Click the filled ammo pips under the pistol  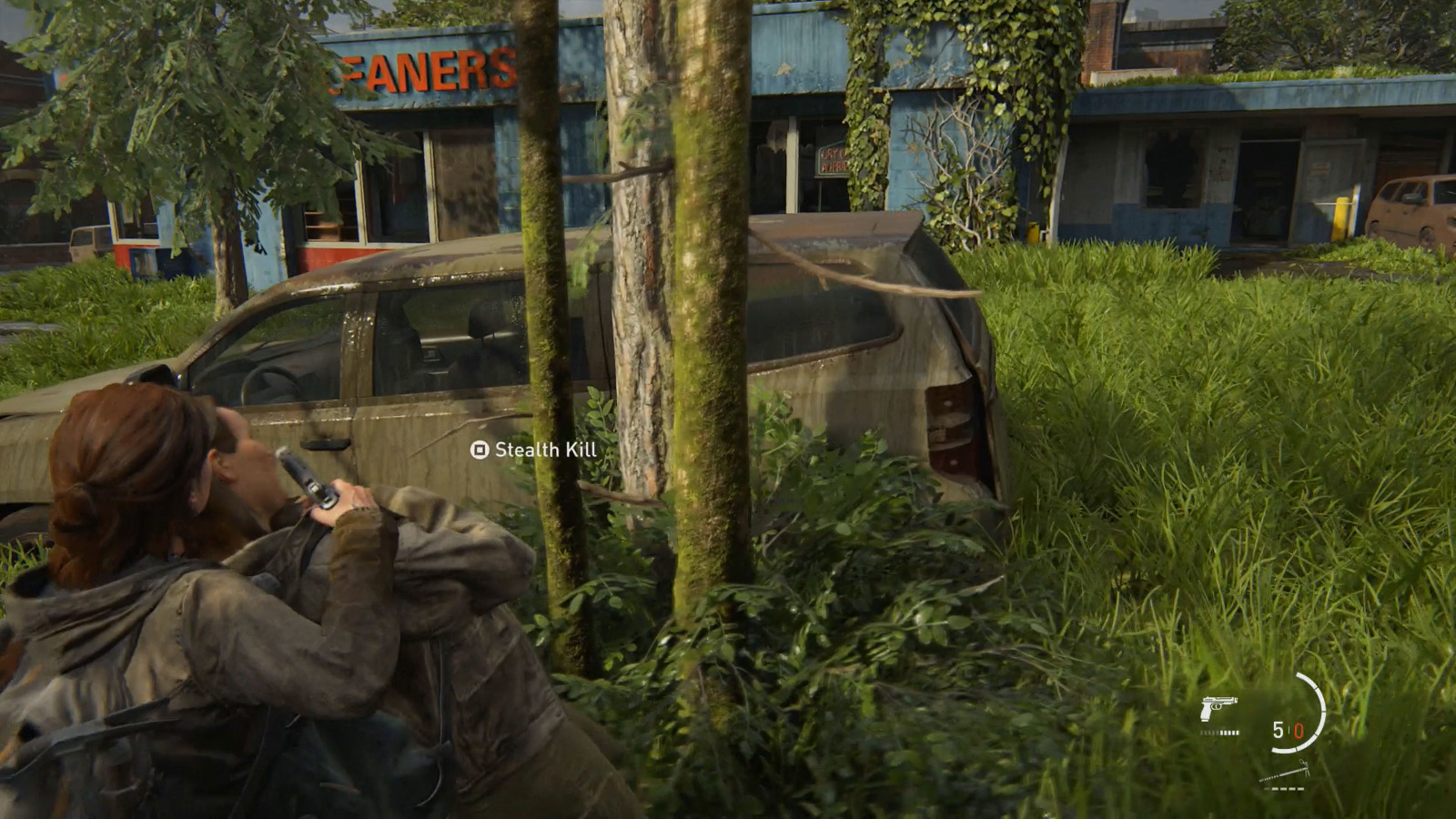click(x=1228, y=733)
